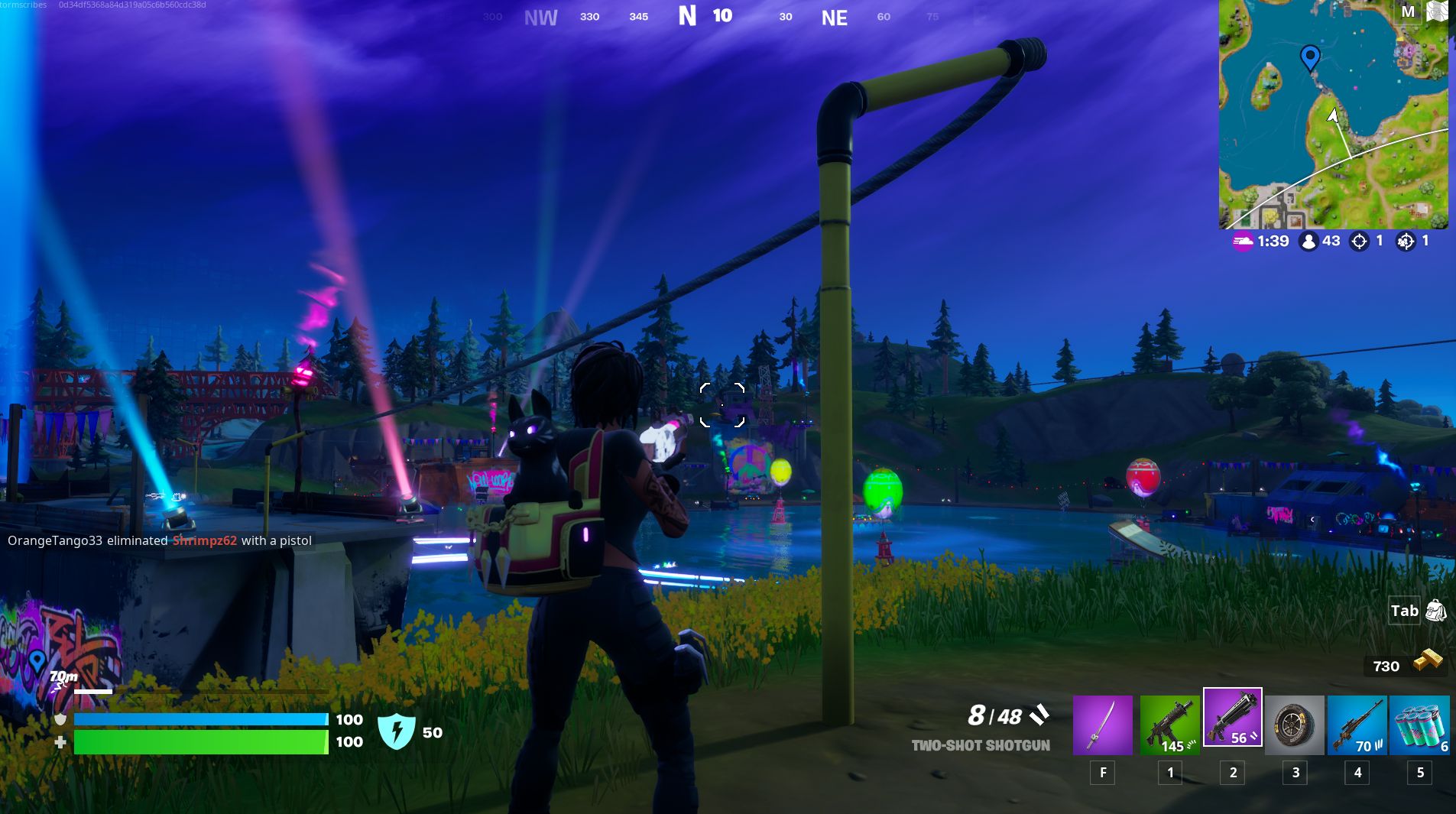Click the green health bar
Image resolution: width=1456 pixels, height=814 pixels.
199,741
